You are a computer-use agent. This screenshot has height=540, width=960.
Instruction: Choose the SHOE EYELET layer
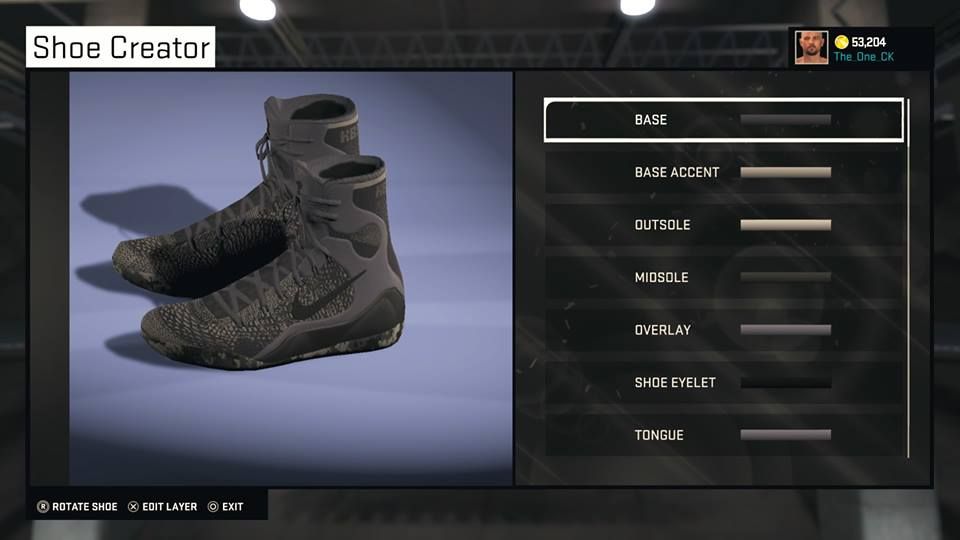[723, 382]
